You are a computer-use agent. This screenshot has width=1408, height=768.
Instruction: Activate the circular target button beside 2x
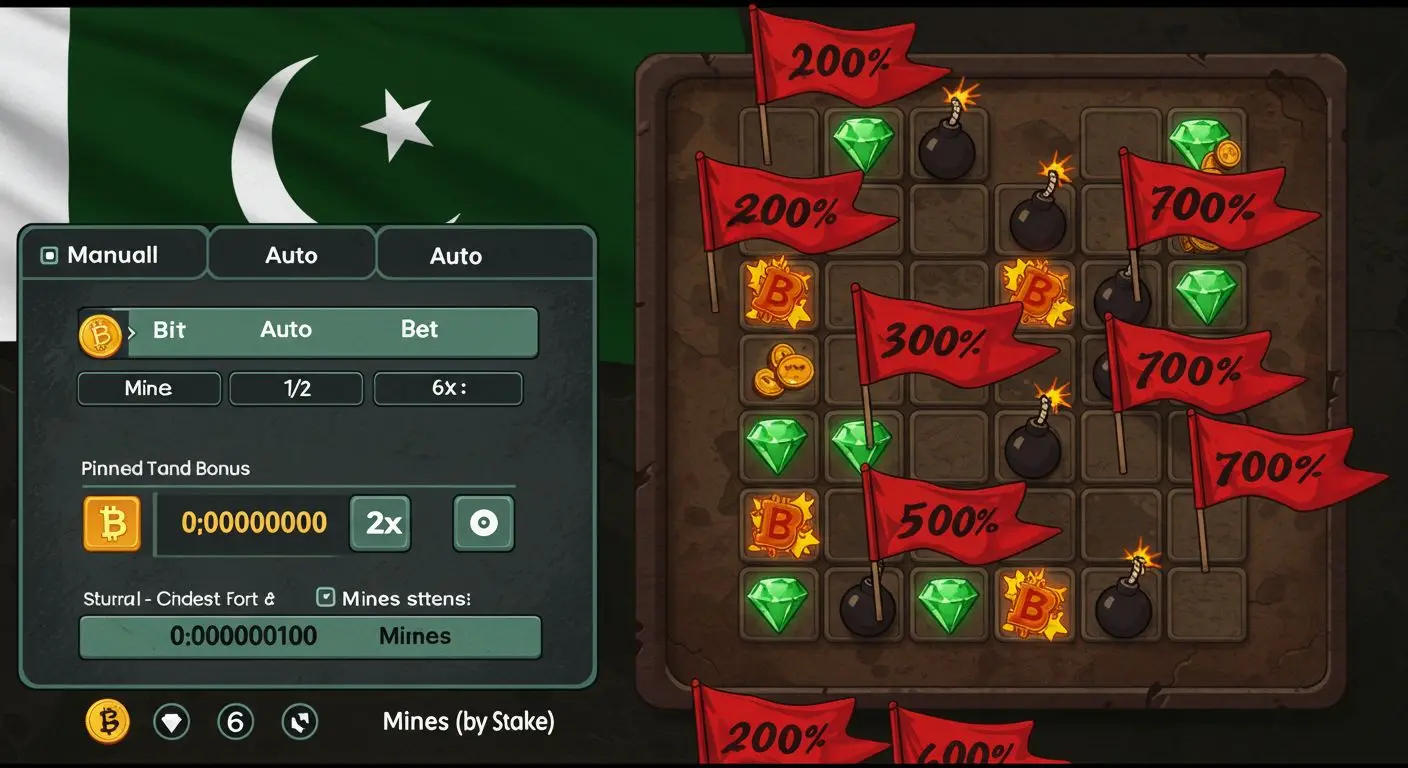pos(484,523)
